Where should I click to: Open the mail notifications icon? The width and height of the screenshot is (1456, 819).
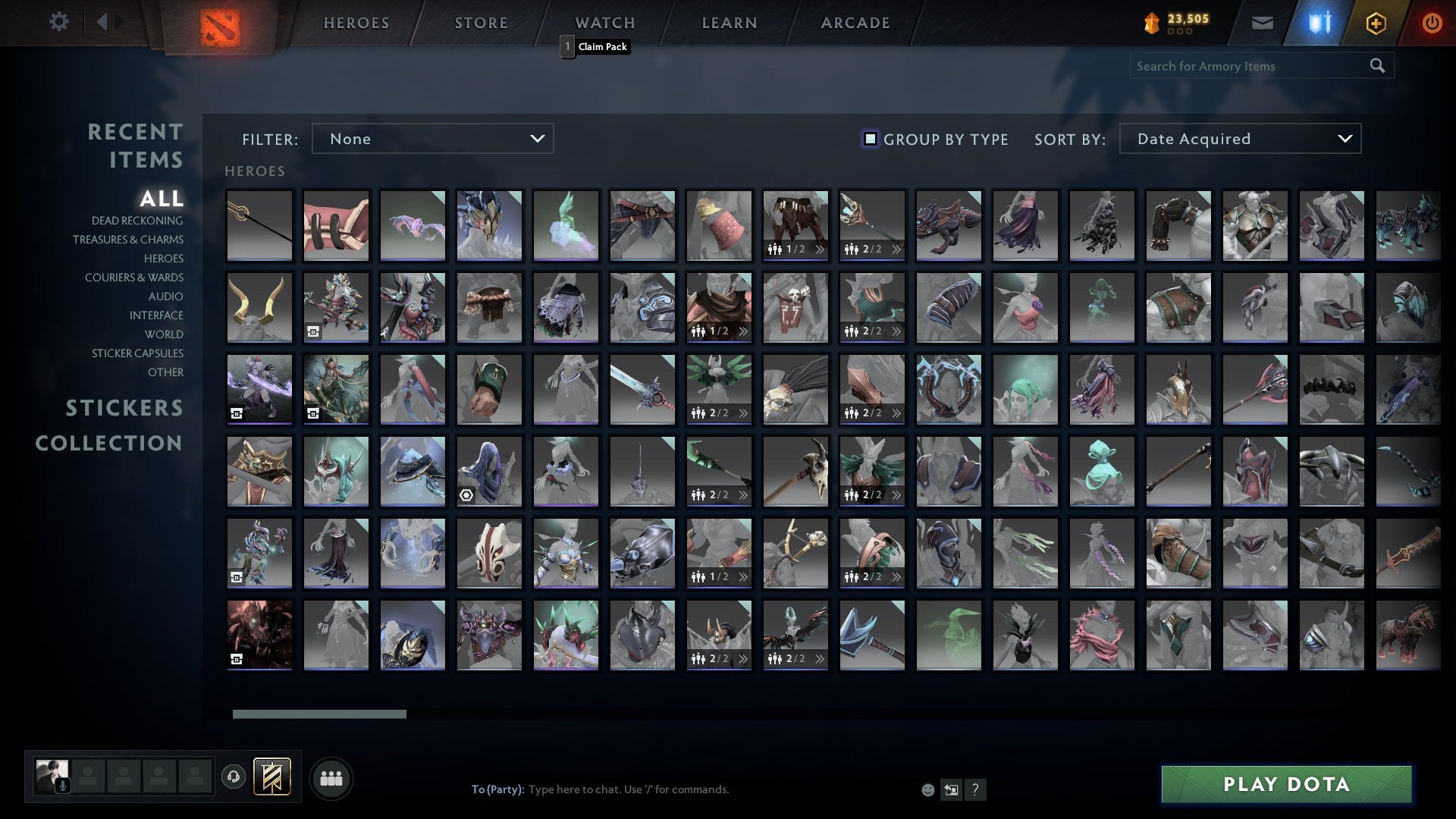coord(1263,23)
